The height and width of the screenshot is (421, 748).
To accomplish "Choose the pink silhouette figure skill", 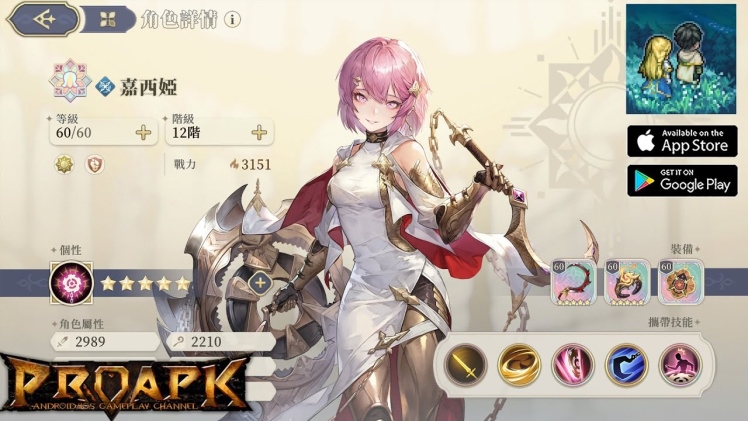I will point(681,365).
